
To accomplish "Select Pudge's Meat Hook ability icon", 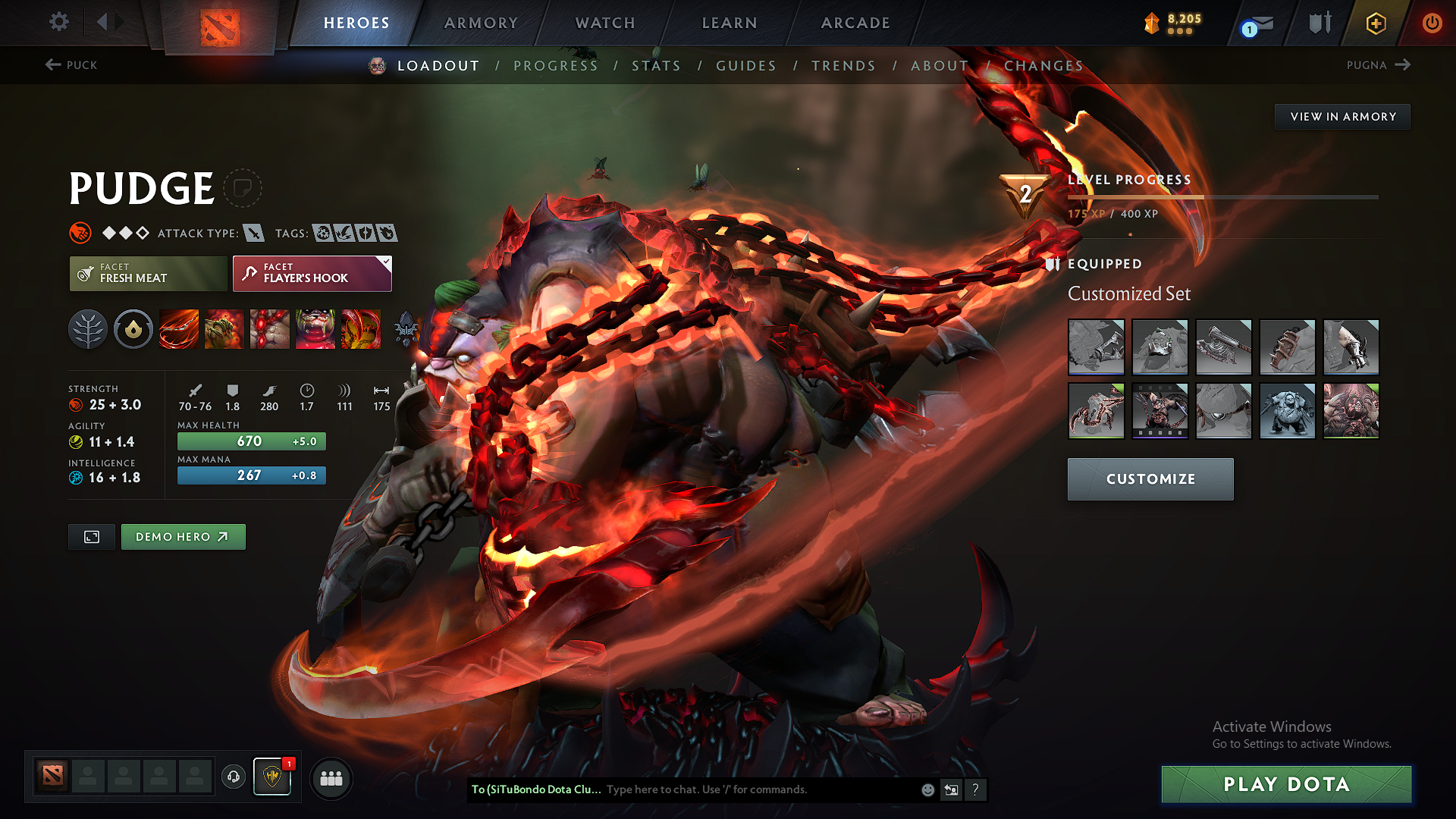I will pos(179,329).
